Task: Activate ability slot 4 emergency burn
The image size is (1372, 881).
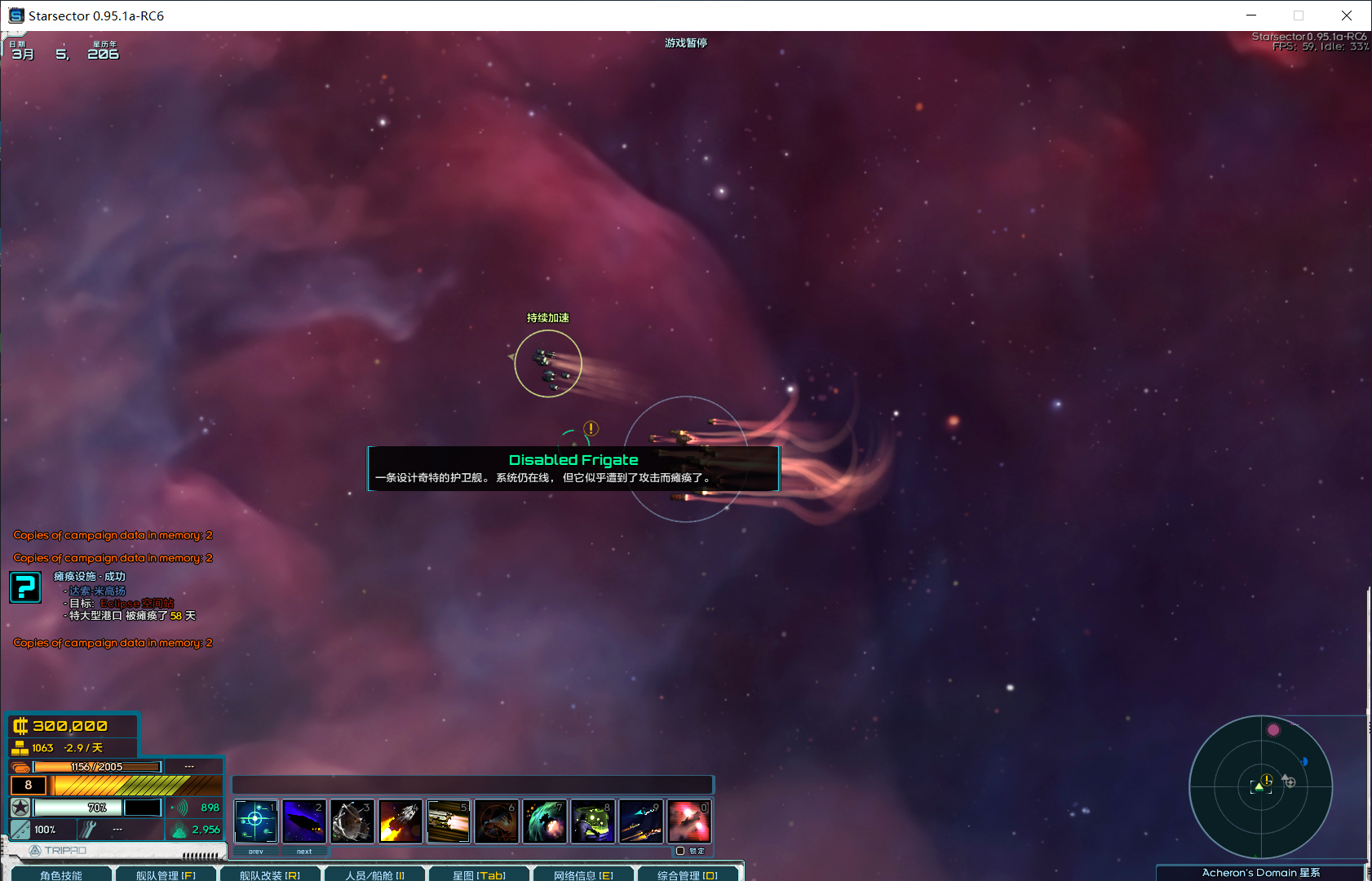Action: click(x=400, y=821)
